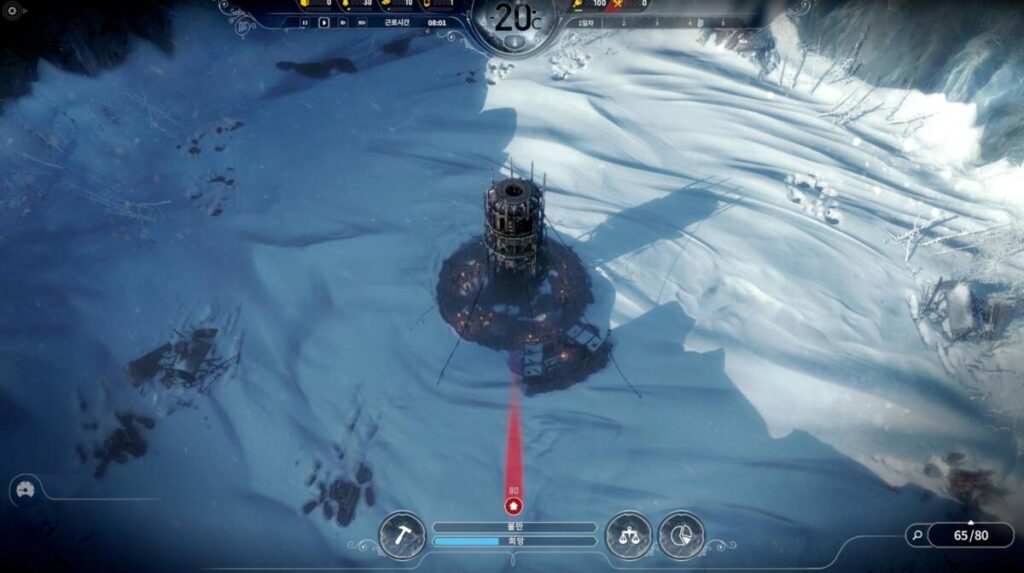Image resolution: width=1024 pixels, height=573 pixels.
Task: Set game speed to normal play
Action: (x=323, y=22)
